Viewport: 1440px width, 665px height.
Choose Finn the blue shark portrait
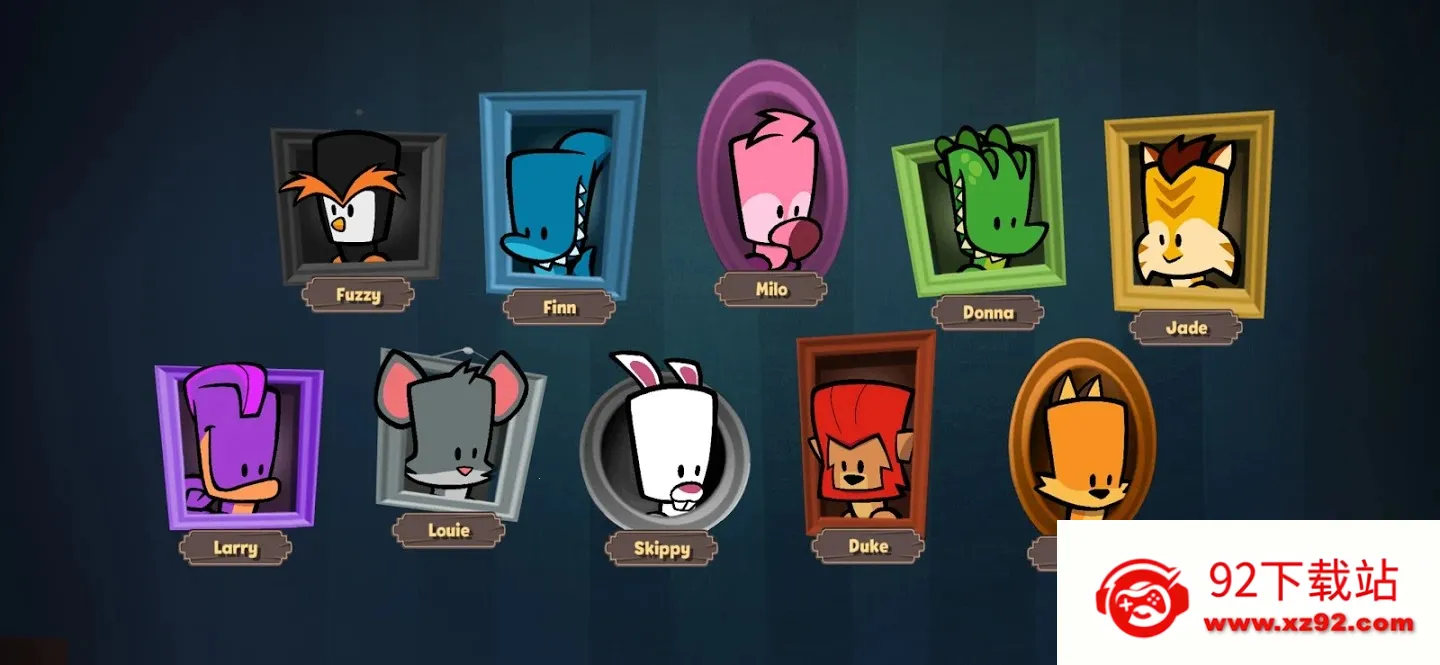[558, 196]
